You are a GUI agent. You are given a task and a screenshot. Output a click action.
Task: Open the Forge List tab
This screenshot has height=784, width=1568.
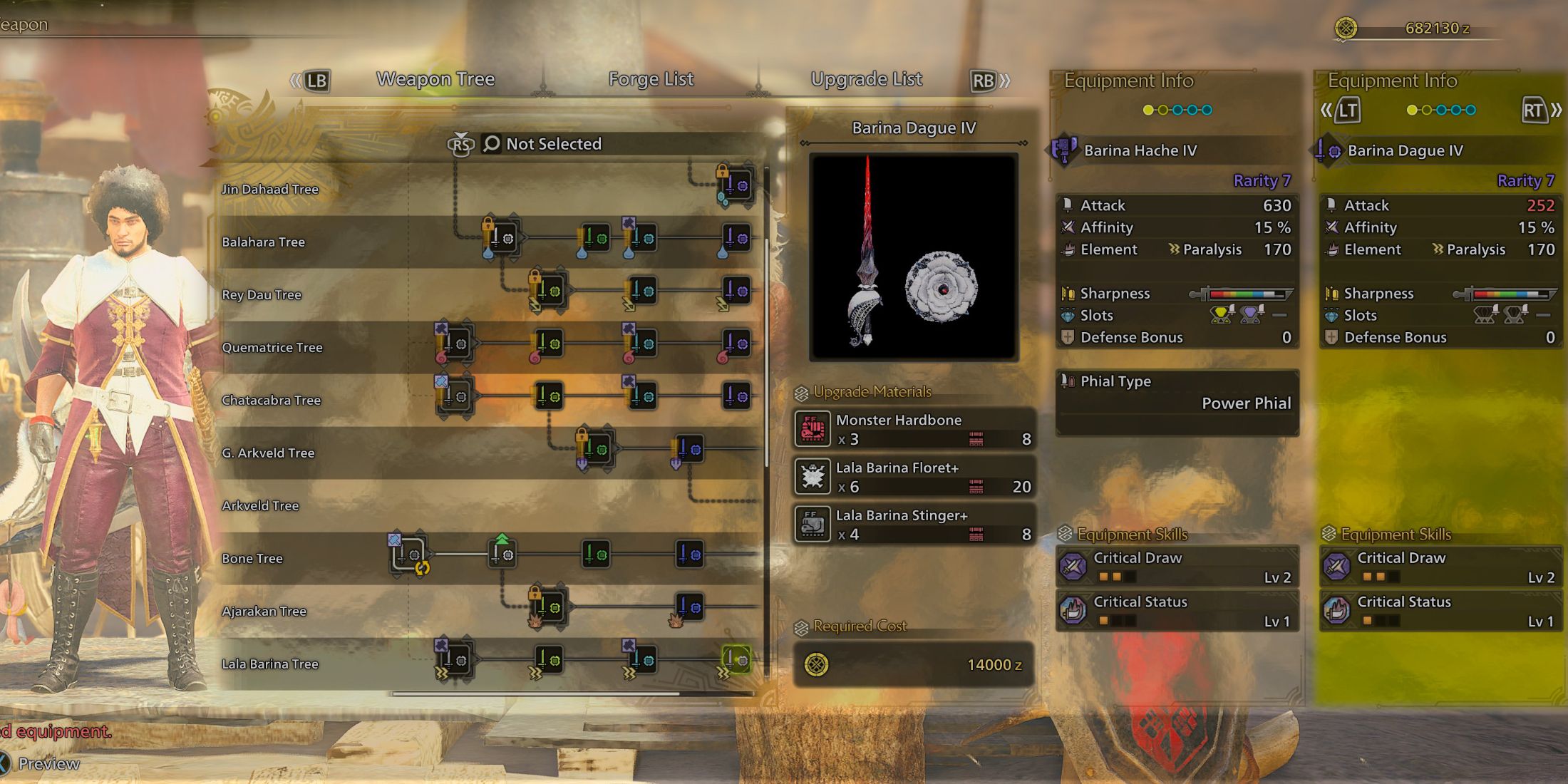coord(651,79)
